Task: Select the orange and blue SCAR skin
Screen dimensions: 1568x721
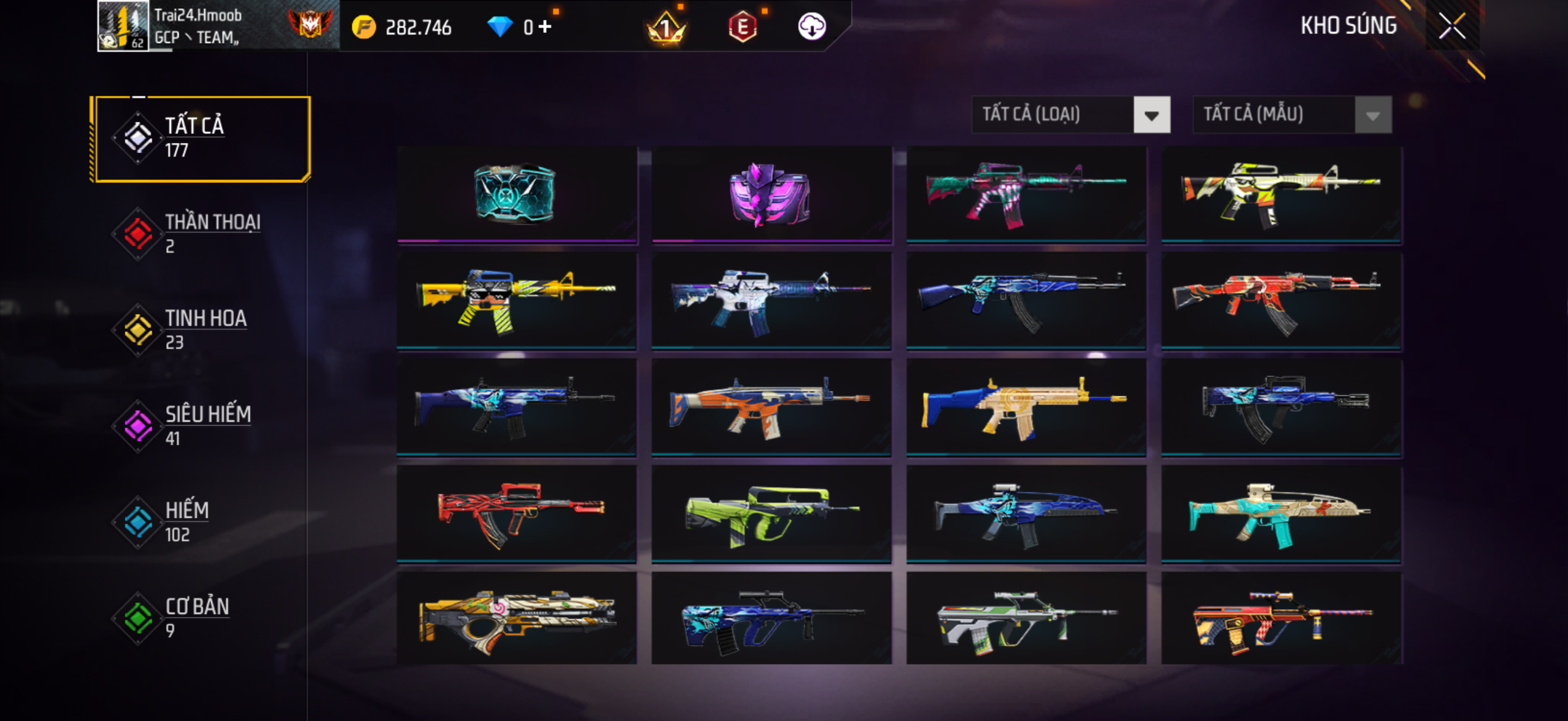Action: [x=771, y=408]
